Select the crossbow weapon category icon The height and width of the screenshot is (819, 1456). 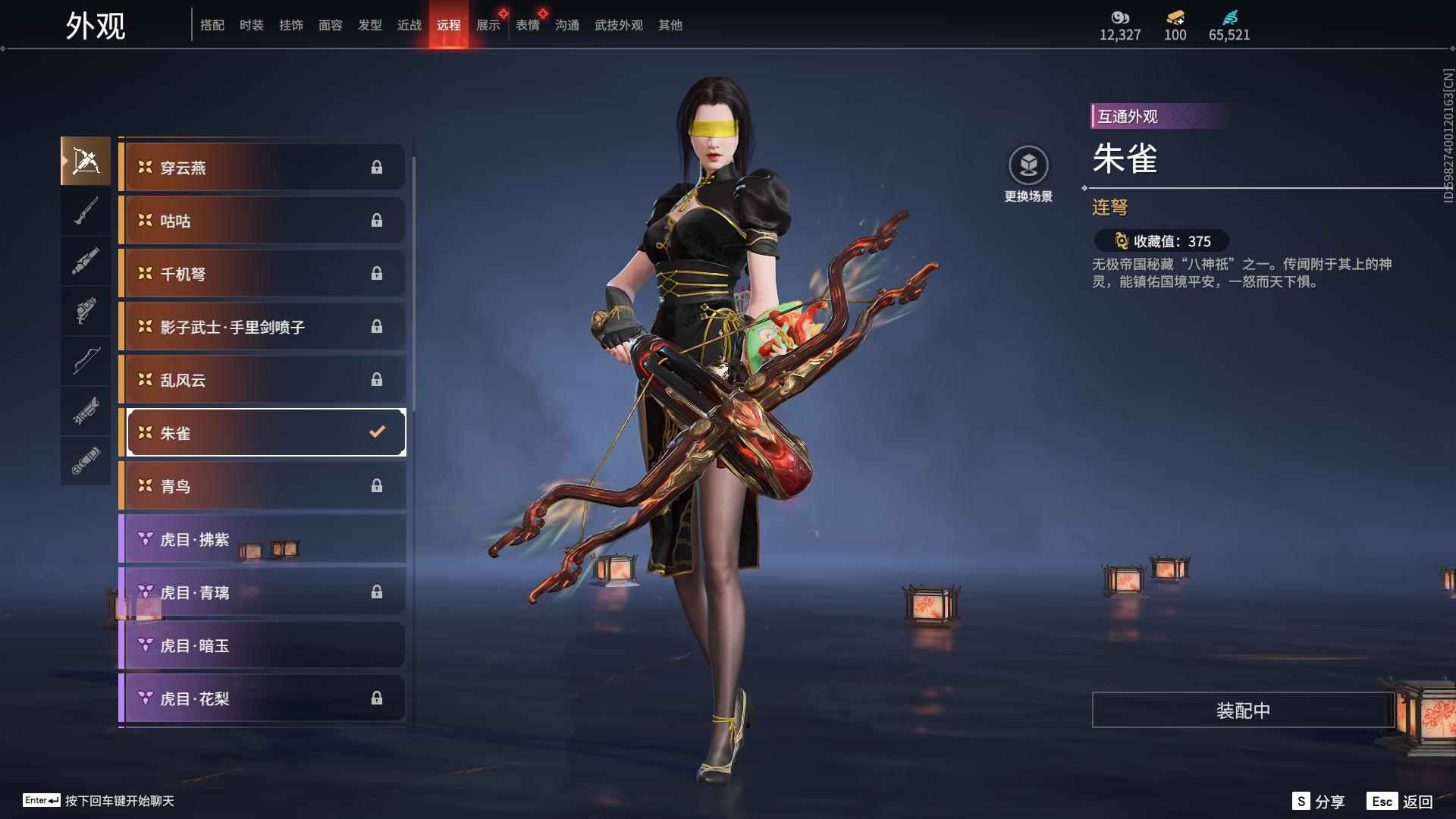pos(86,161)
